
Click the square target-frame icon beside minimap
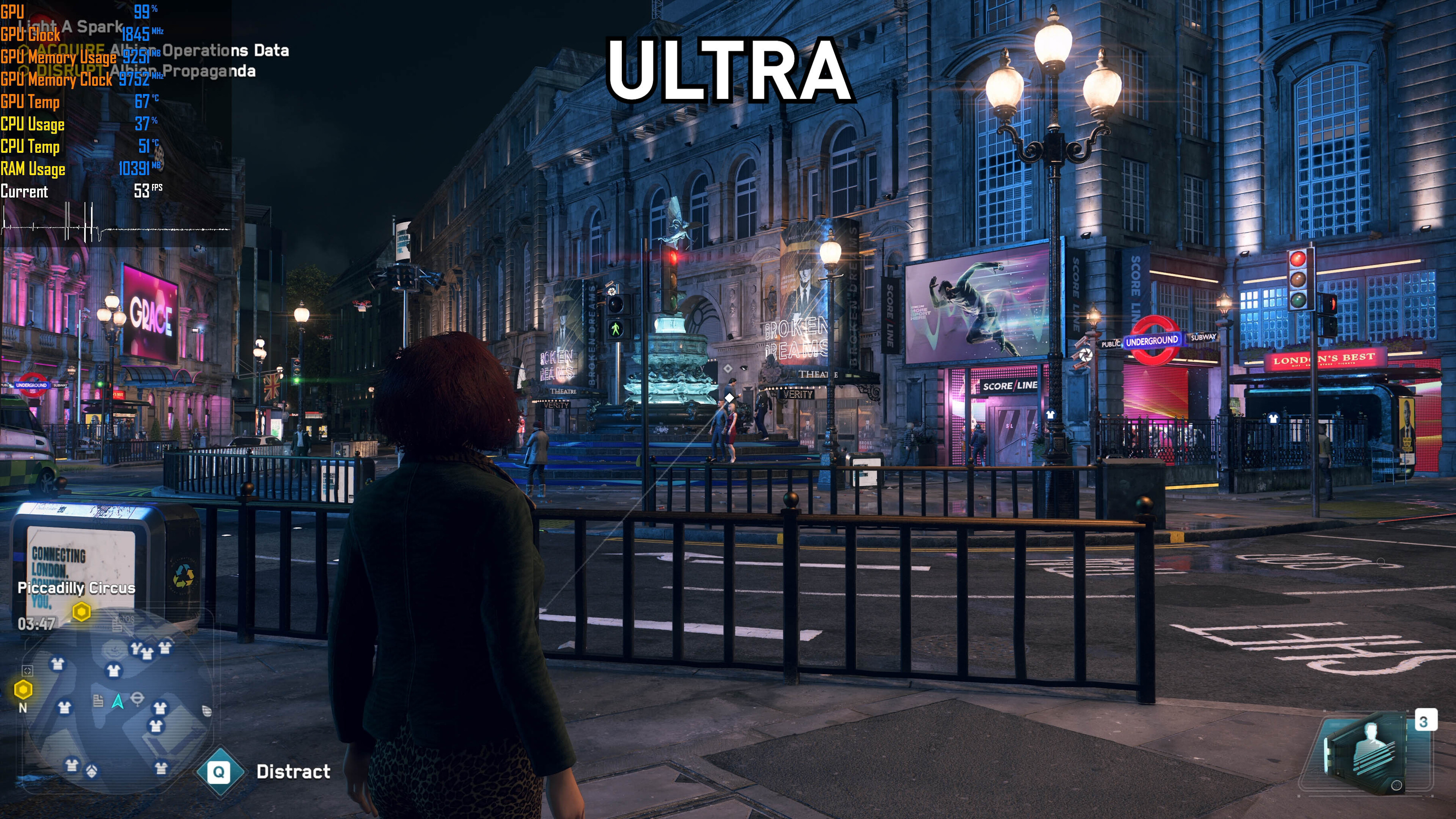[27, 670]
